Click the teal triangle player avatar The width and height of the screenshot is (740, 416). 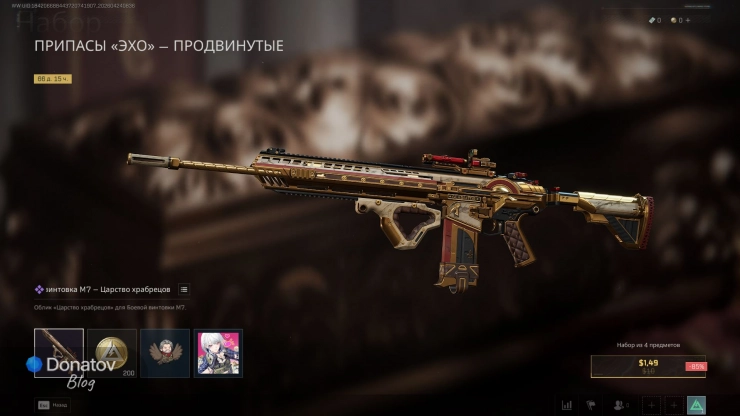coord(697,405)
